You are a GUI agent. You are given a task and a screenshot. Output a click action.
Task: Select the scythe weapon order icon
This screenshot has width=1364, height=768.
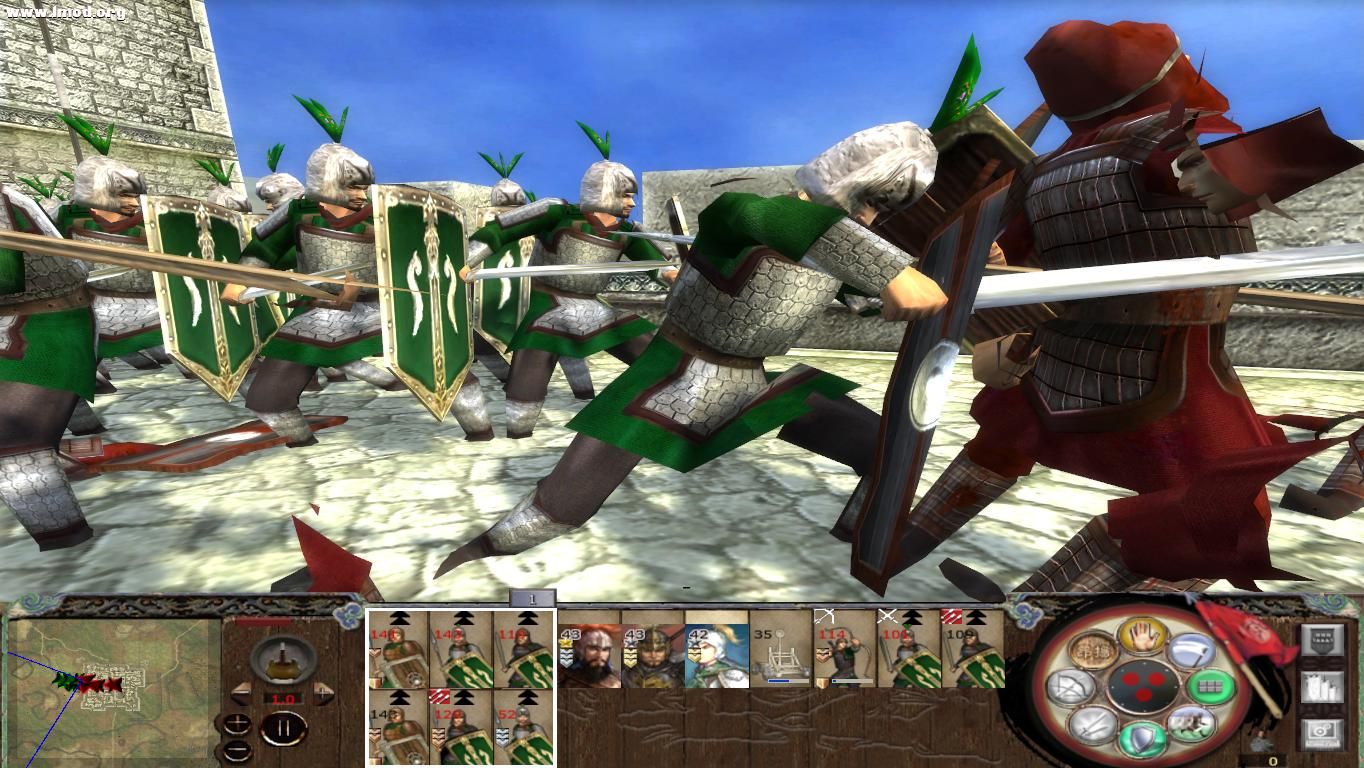[1193, 650]
